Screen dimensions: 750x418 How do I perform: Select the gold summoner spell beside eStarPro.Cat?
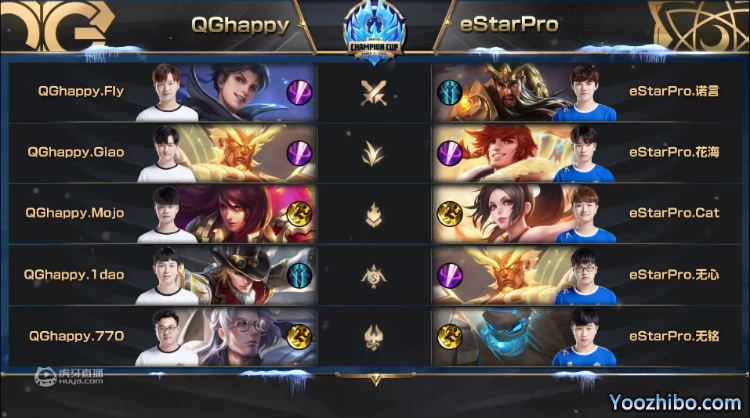click(x=449, y=213)
